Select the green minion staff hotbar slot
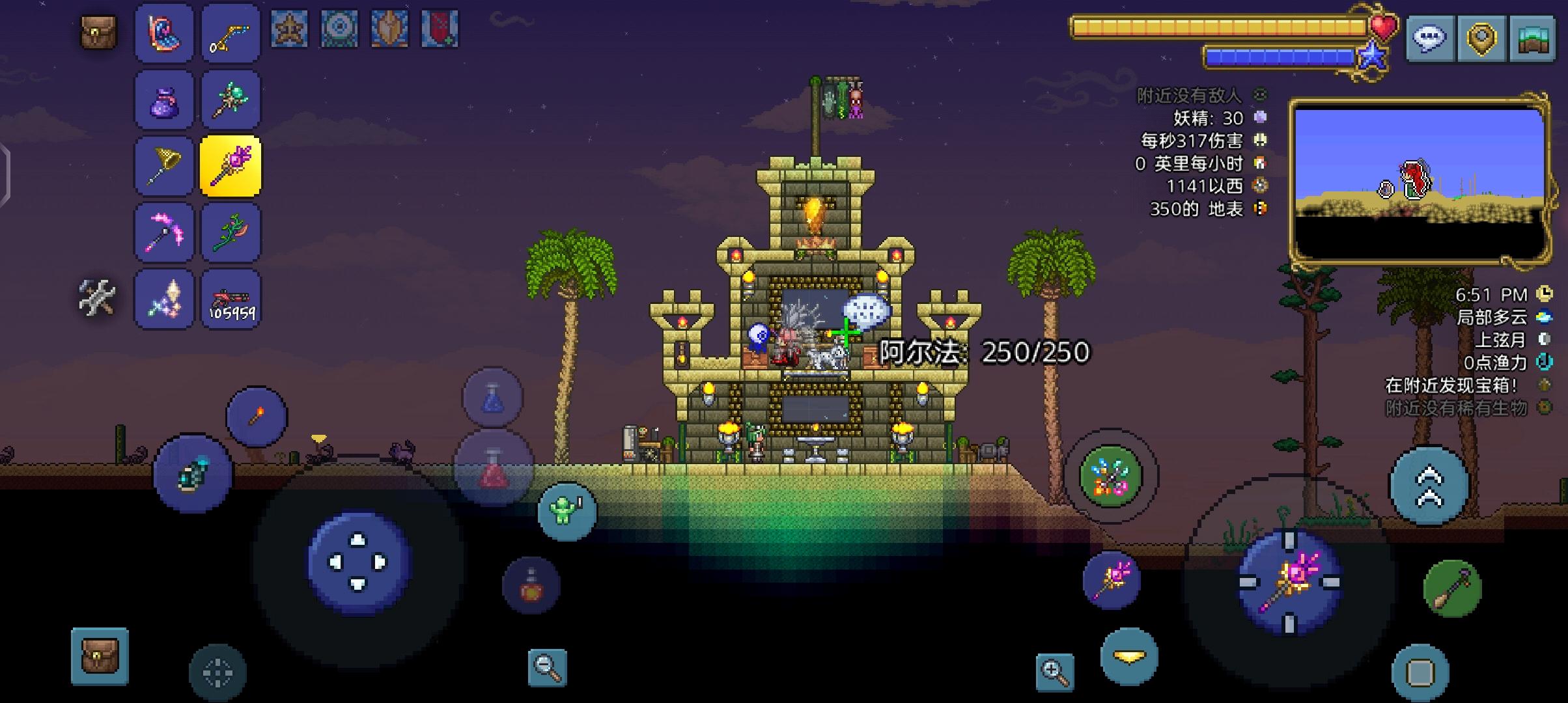 (230, 98)
